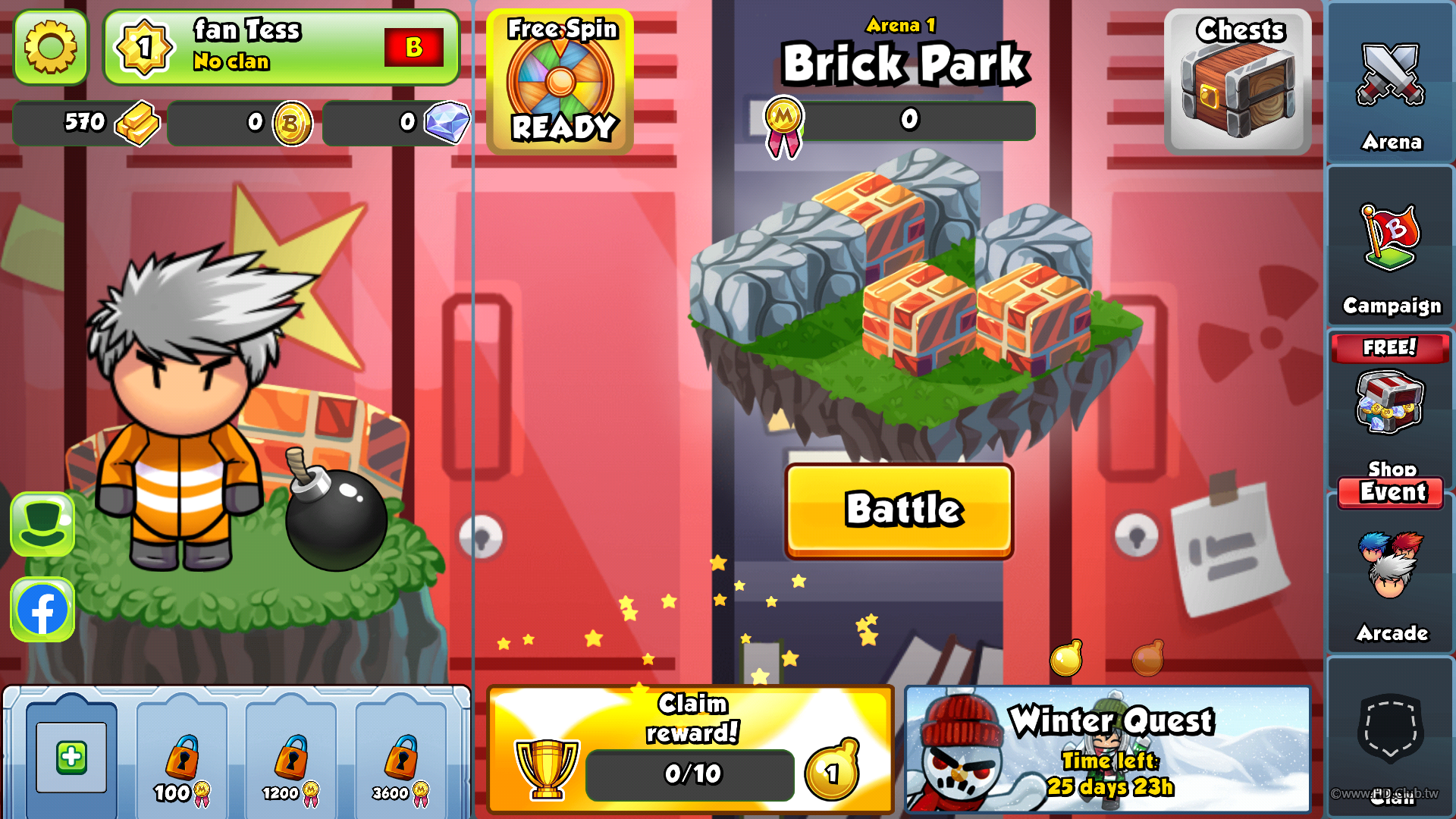1456x819 pixels.
Task: Start a match with the Battle button
Action: 899,510
